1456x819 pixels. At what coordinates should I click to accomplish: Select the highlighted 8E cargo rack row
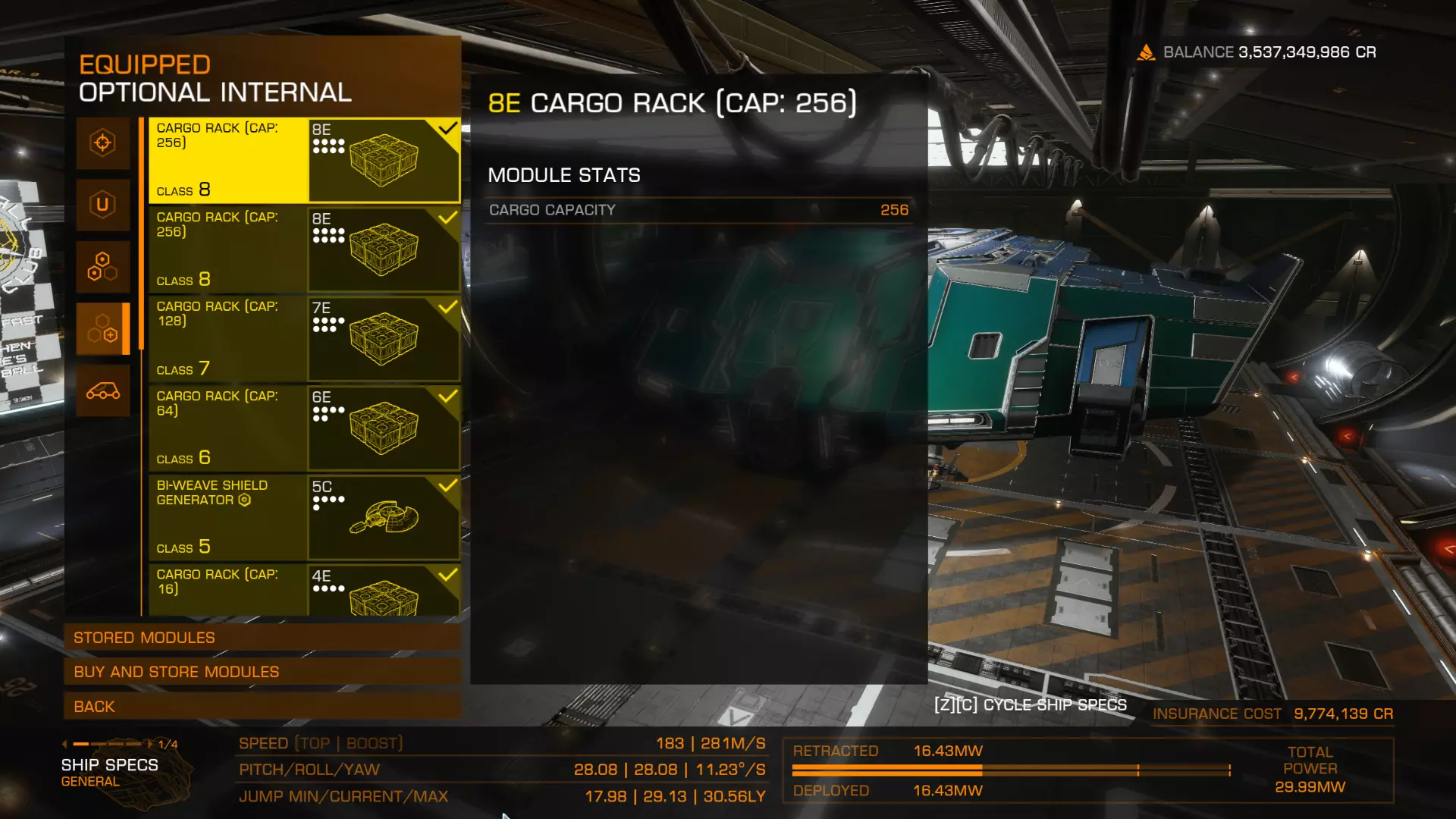pos(304,160)
